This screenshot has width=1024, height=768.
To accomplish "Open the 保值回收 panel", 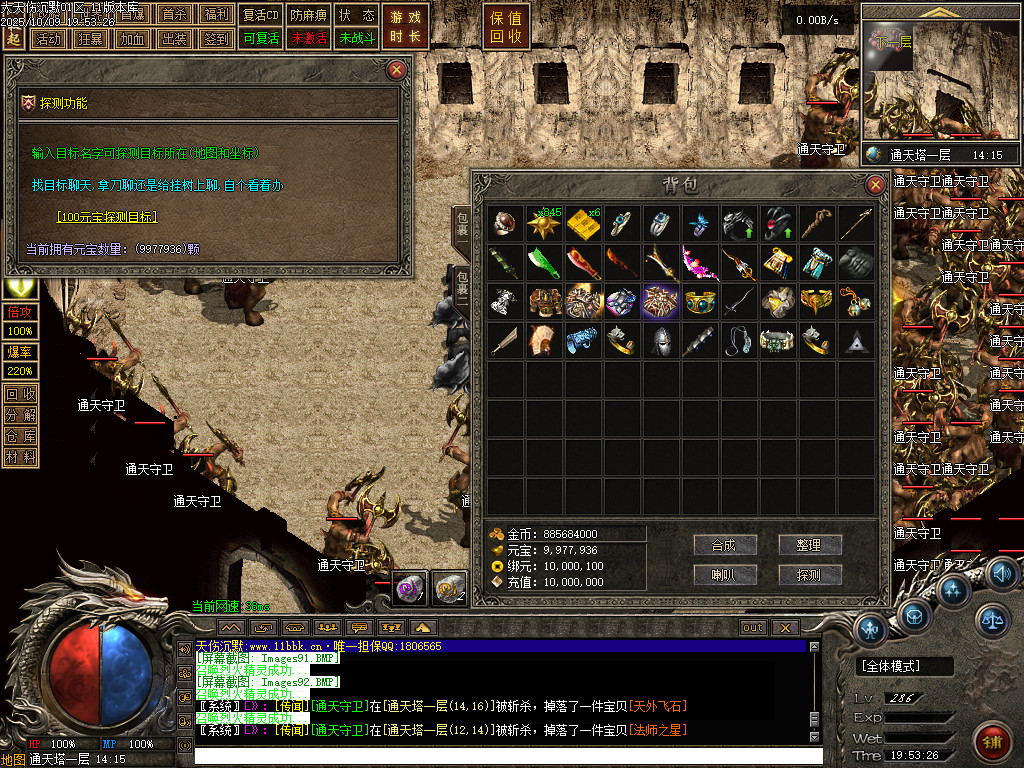I will tap(506, 27).
